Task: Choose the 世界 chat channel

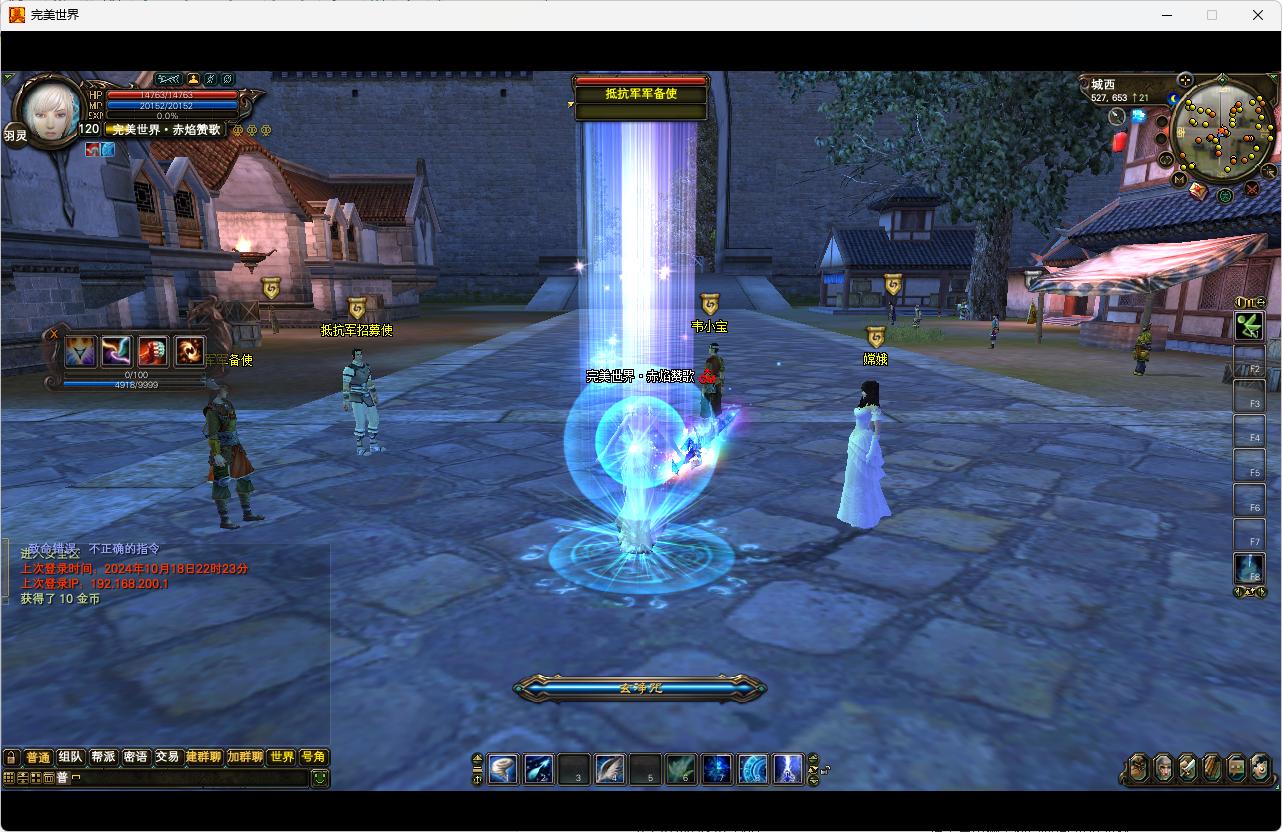Action: (281, 758)
